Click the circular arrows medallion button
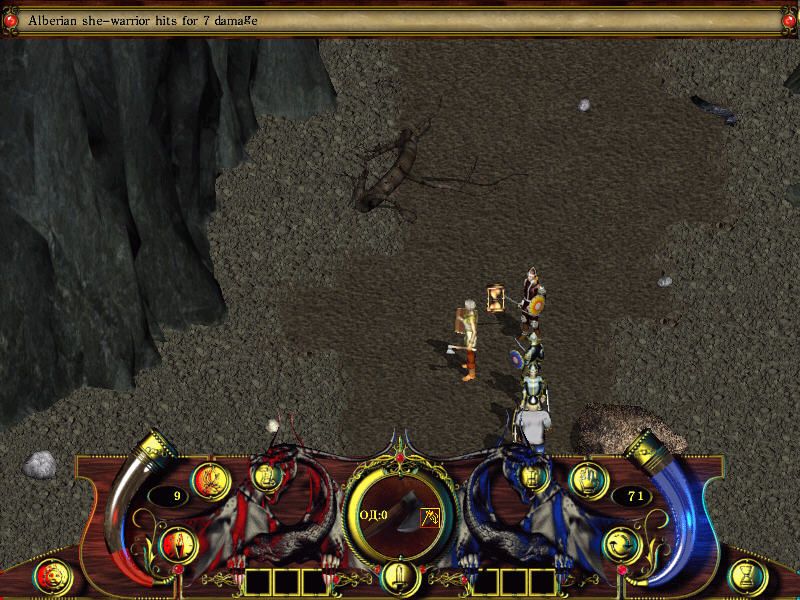This screenshot has width=800, height=600. coord(622,545)
